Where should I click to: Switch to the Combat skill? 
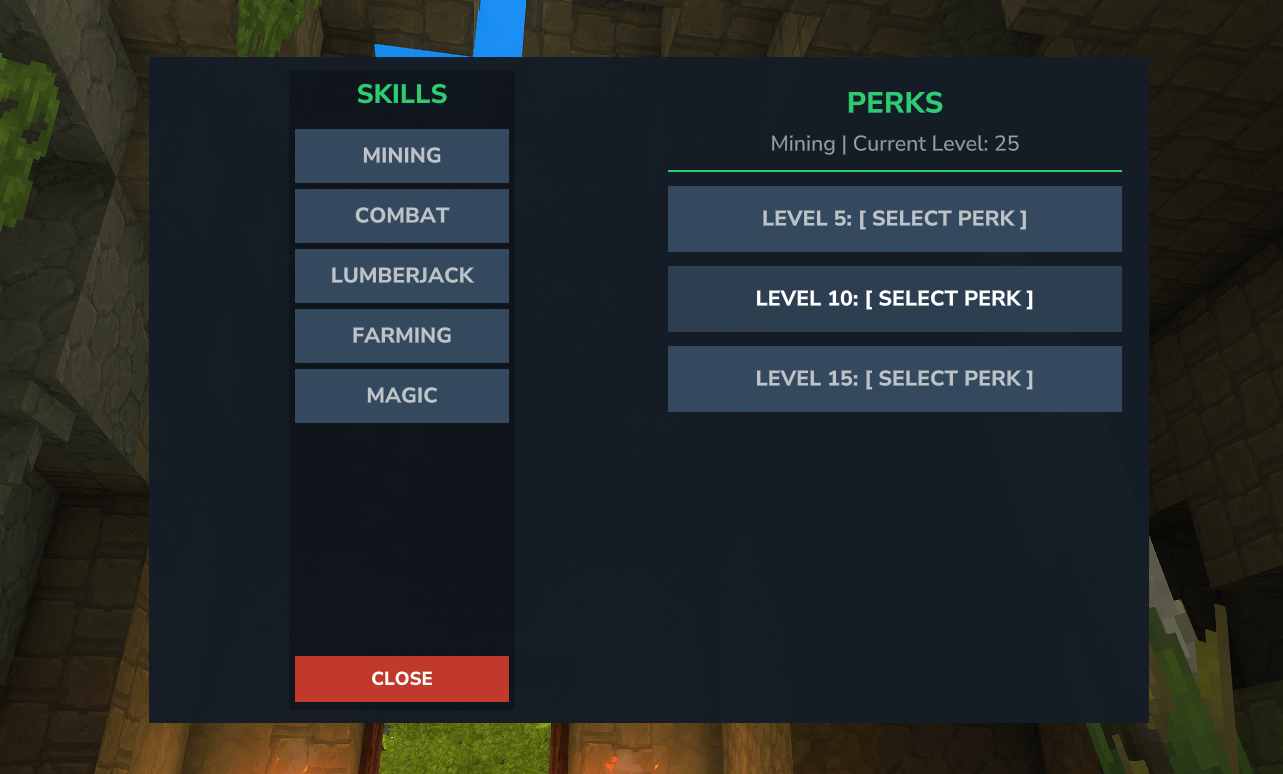[401, 216]
